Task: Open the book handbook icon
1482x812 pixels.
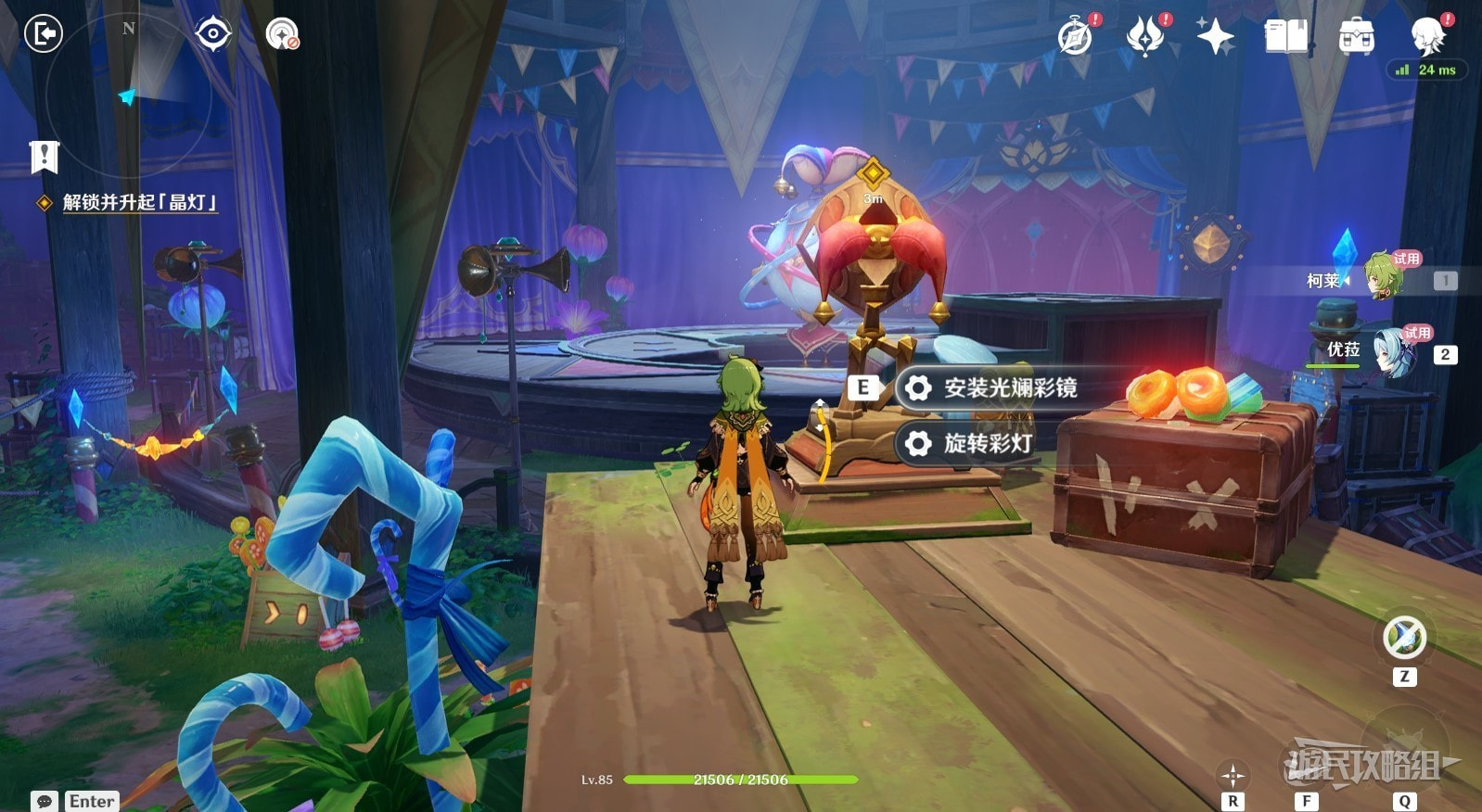Action: (x=1285, y=37)
